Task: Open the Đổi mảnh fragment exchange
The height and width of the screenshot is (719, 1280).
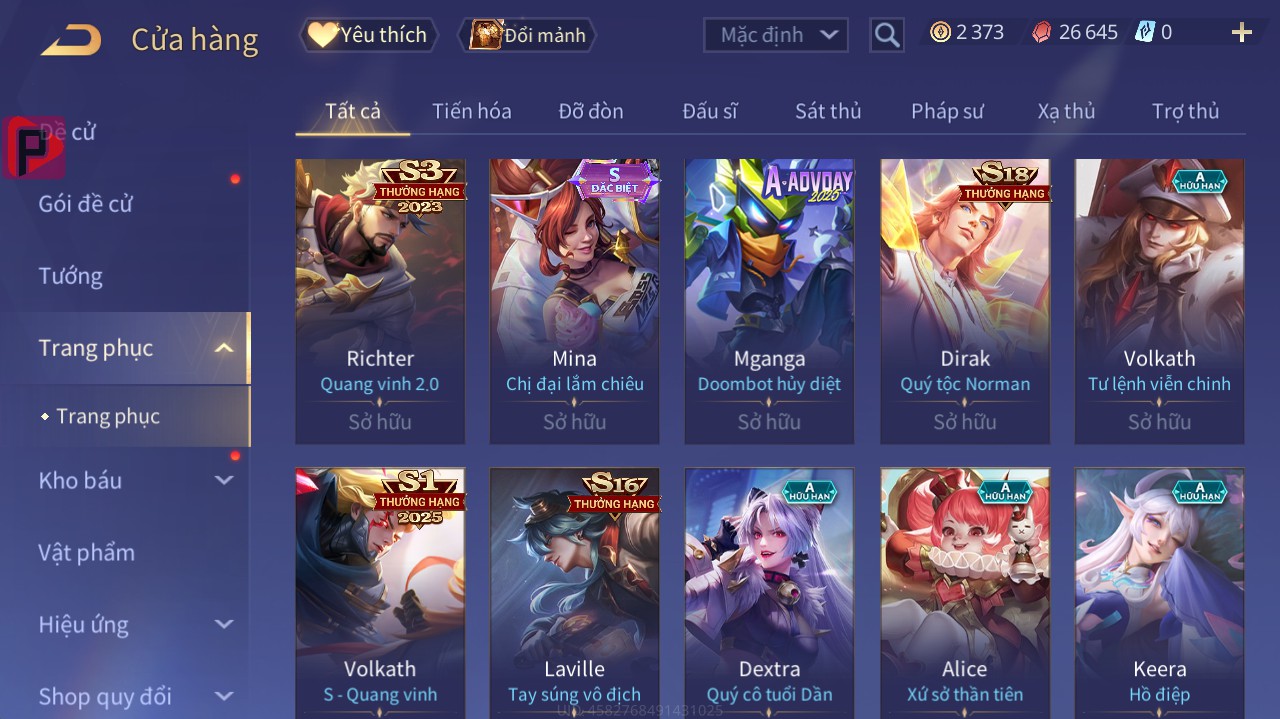Action: 527,35
